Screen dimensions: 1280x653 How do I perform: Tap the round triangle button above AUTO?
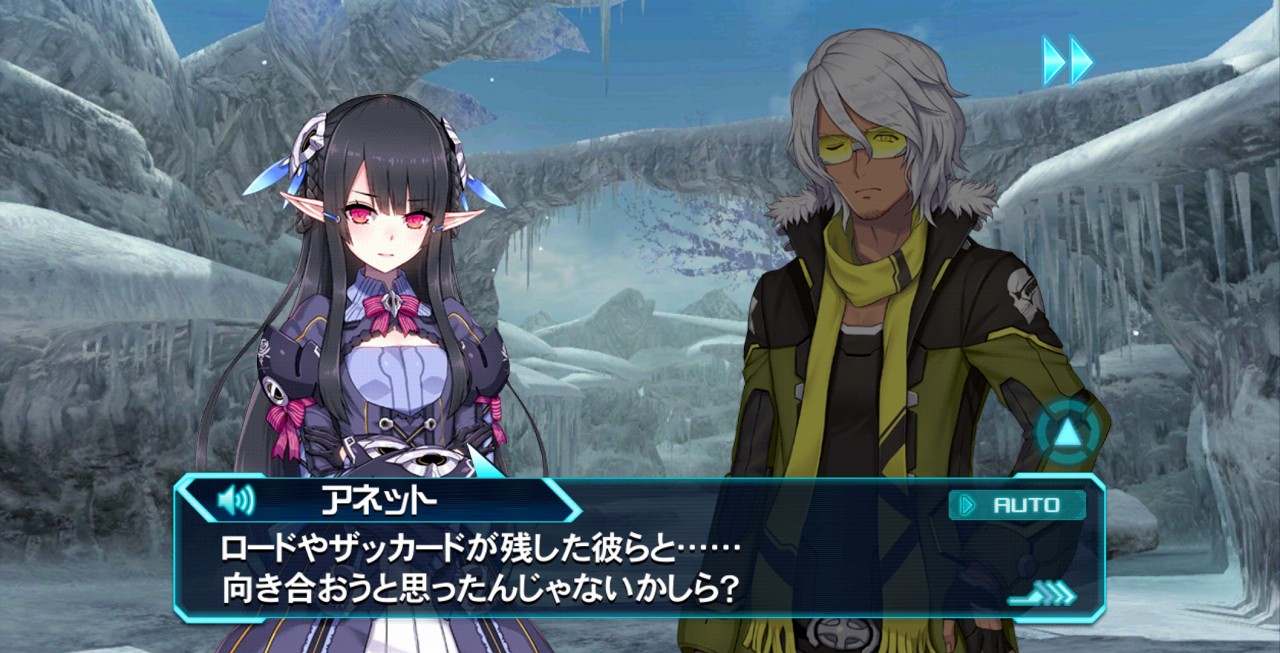pos(1067,432)
